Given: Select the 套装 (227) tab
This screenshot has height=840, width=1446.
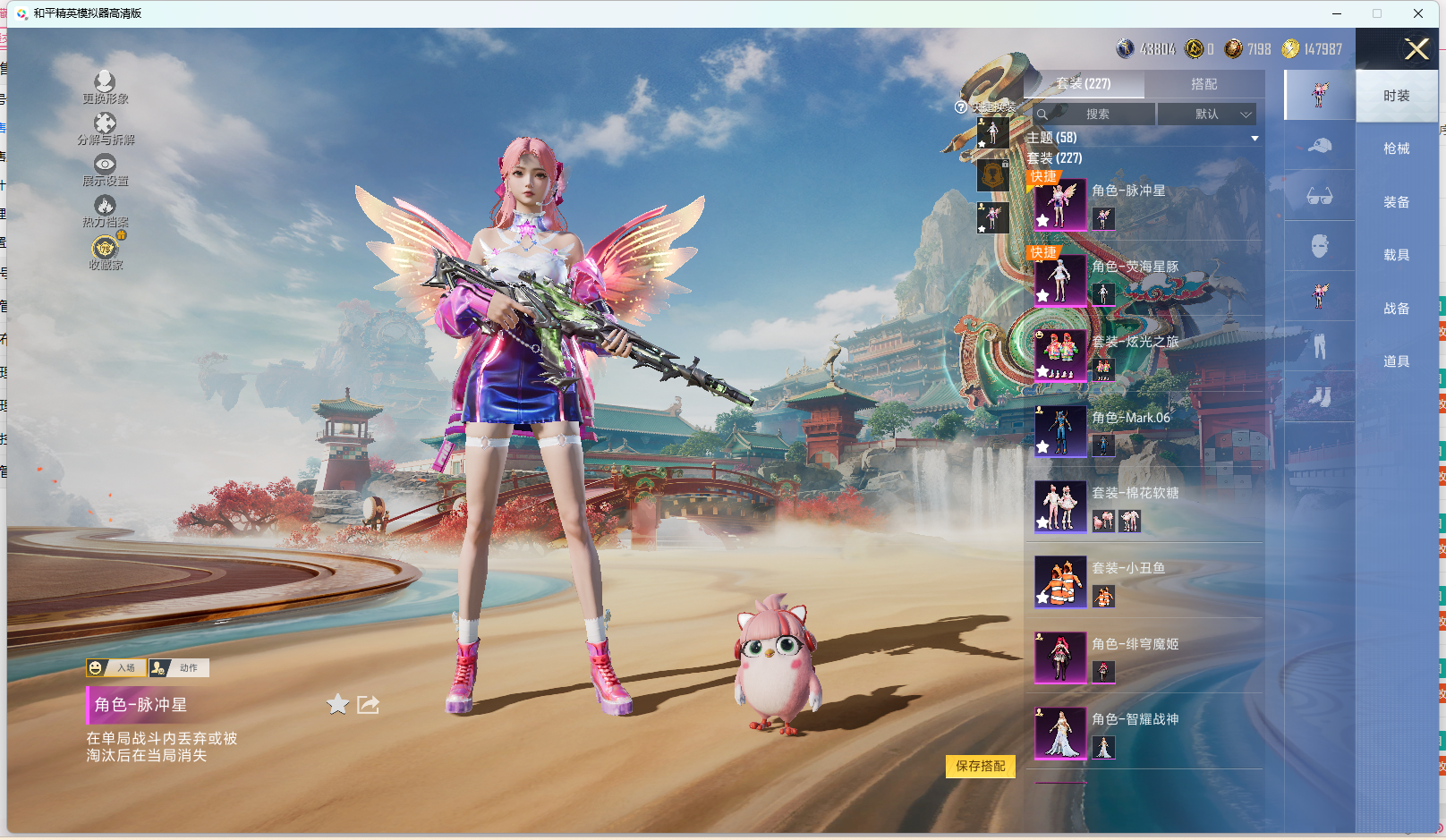Looking at the screenshot, I should tap(1084, 84).
